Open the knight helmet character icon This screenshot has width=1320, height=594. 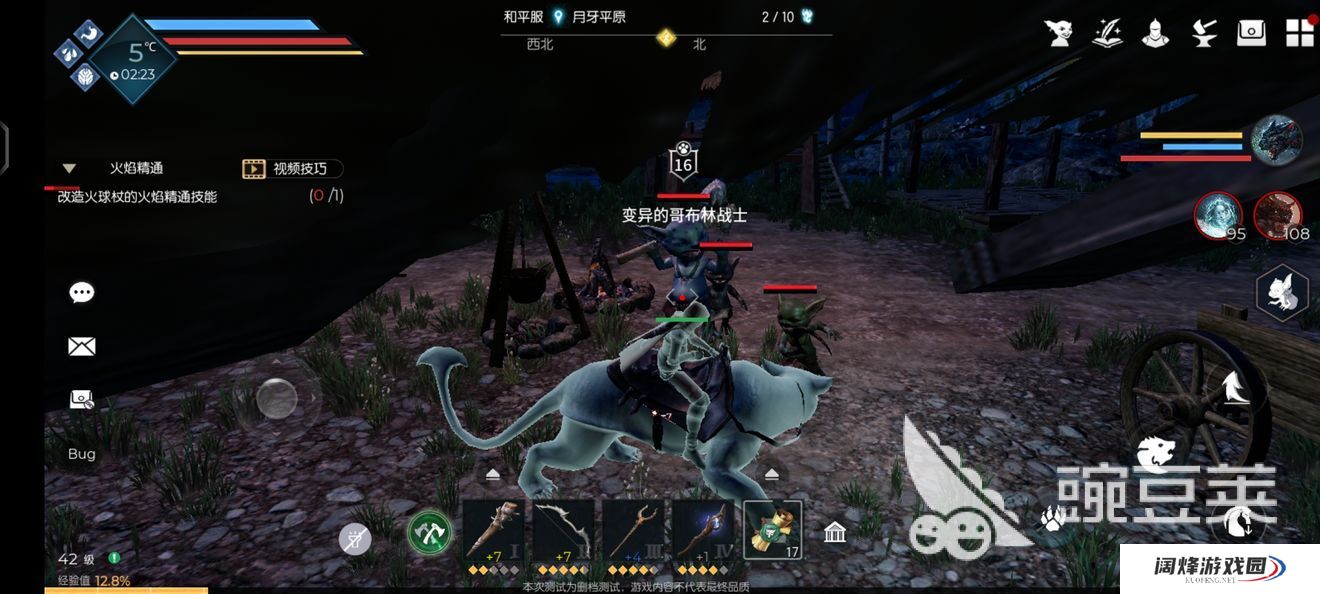point(1156,33)
